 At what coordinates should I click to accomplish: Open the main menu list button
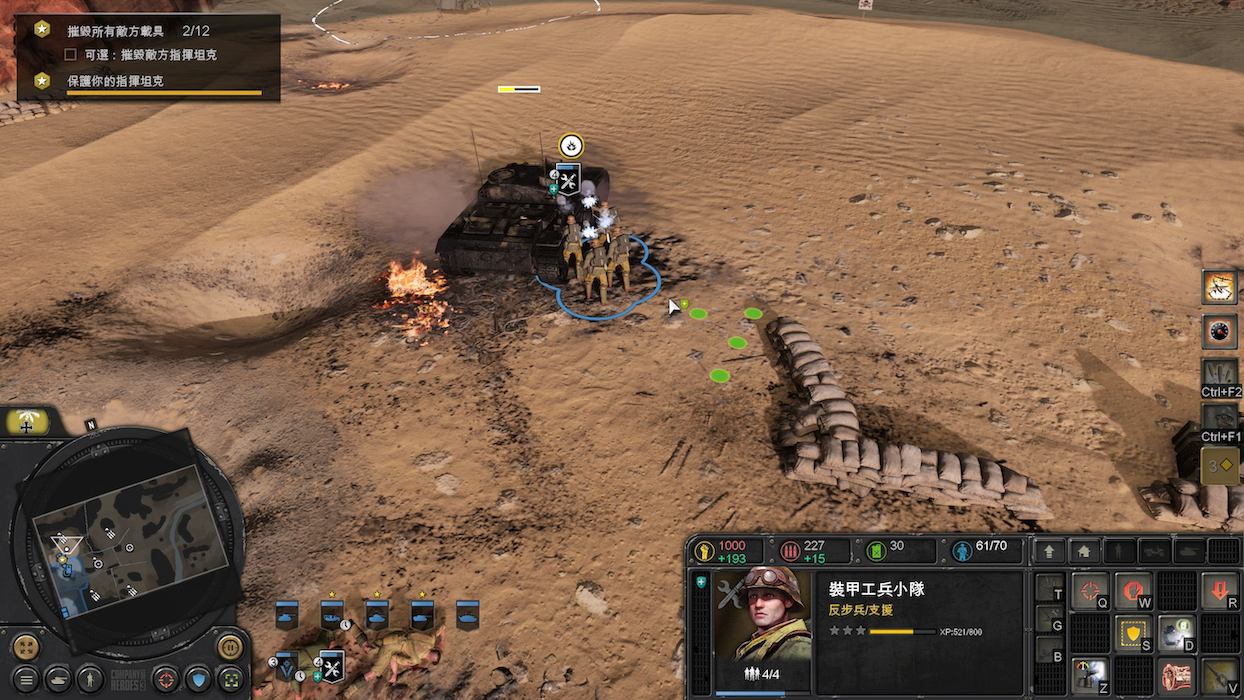(26, 678)
